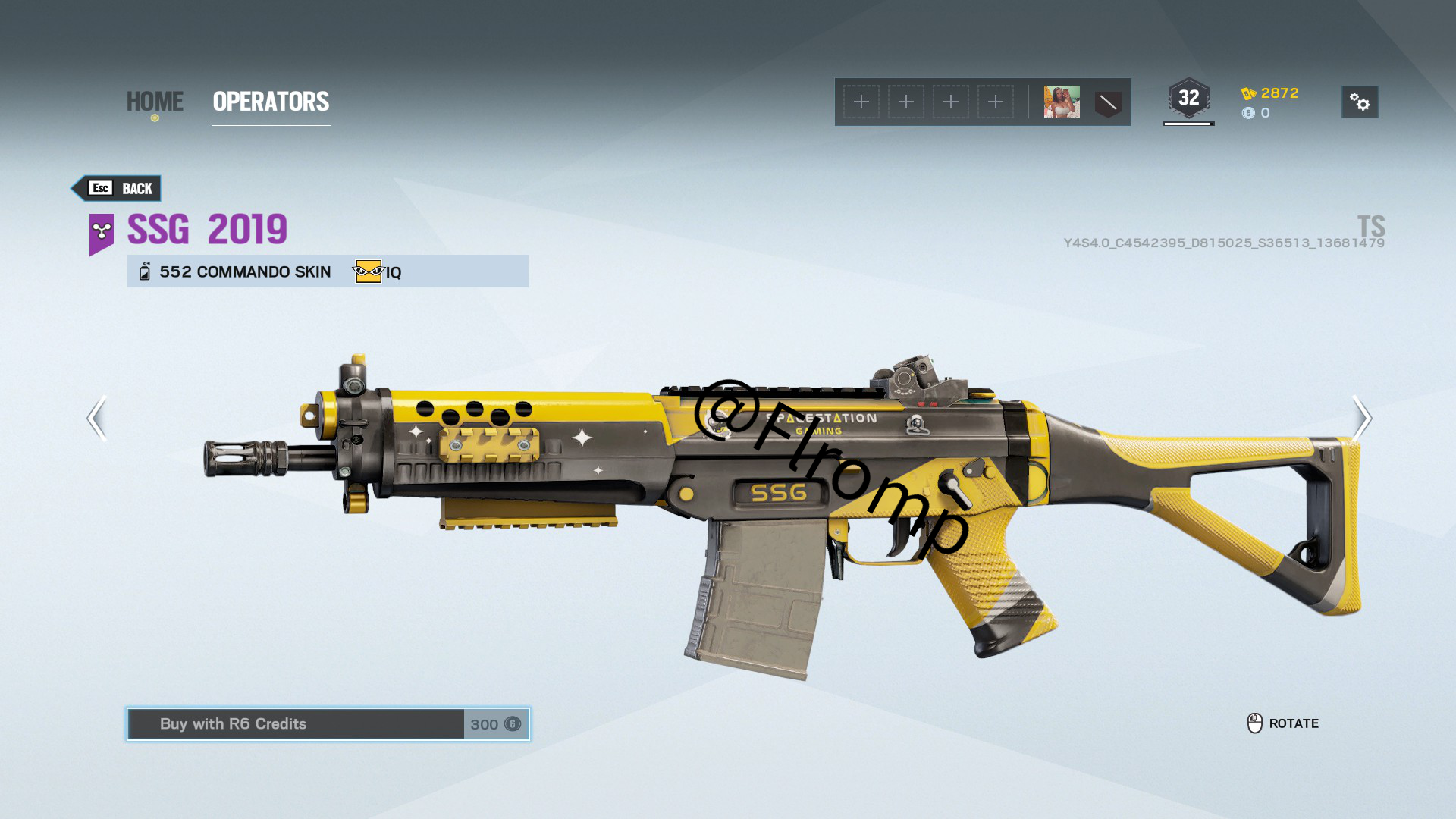The height and width of the screenshot is (819, 1456).
Task: Select the IQ operator tag
Action: [x=378, y=271]
